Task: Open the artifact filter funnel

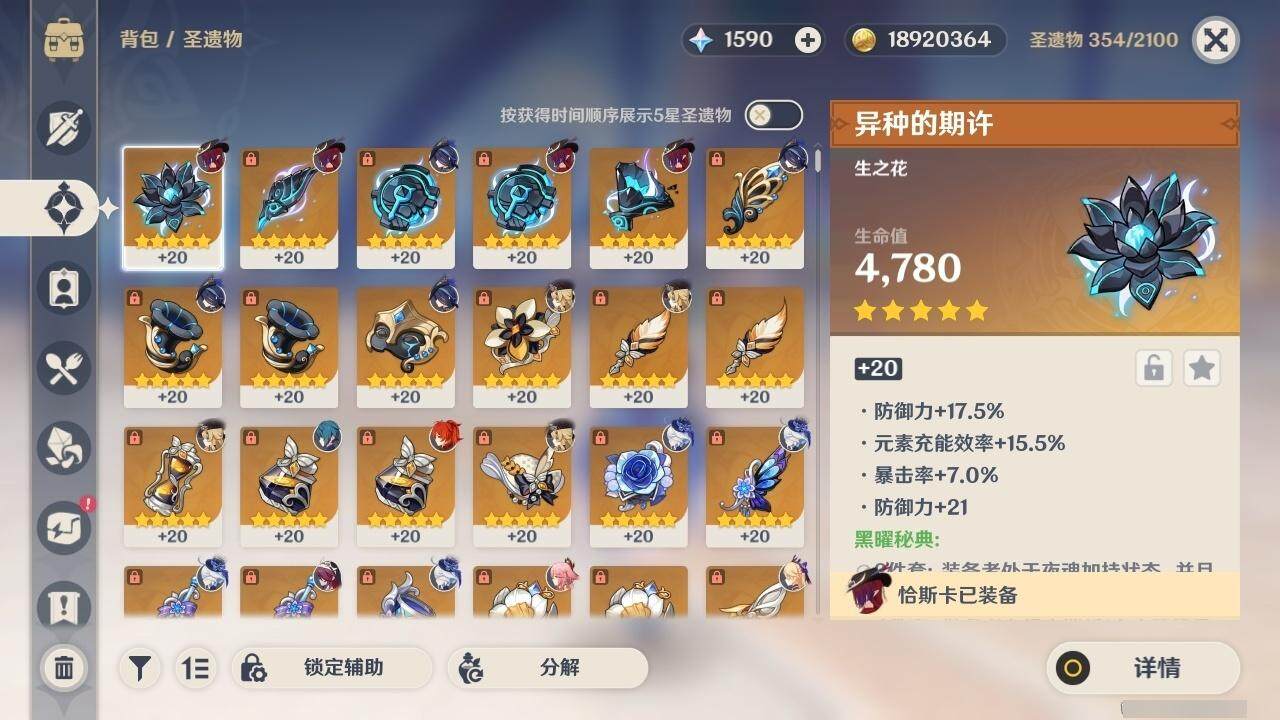Action: pyautogui.click(x=141, y=668)
